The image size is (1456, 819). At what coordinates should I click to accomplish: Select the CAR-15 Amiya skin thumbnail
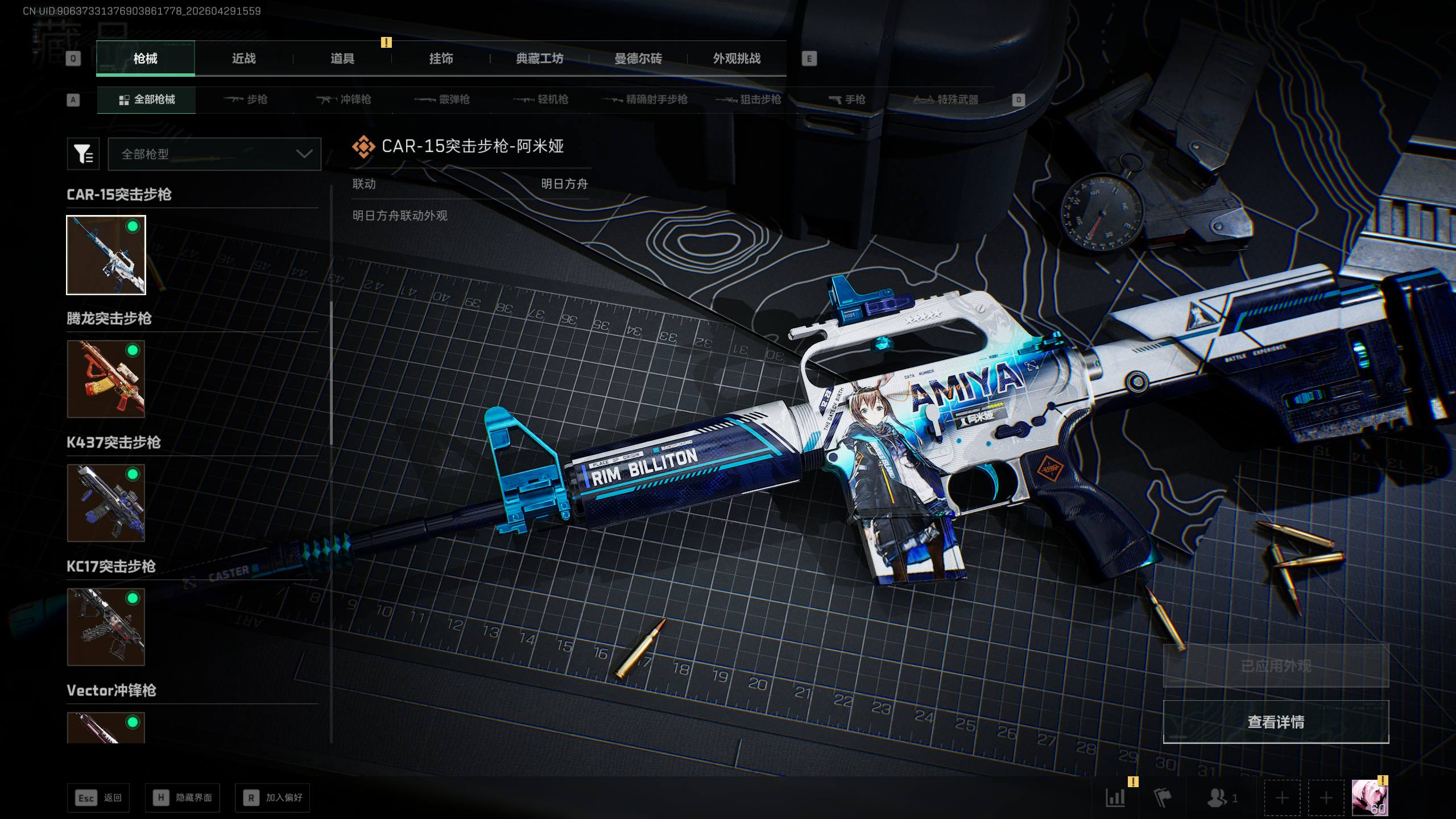(106, 255)
